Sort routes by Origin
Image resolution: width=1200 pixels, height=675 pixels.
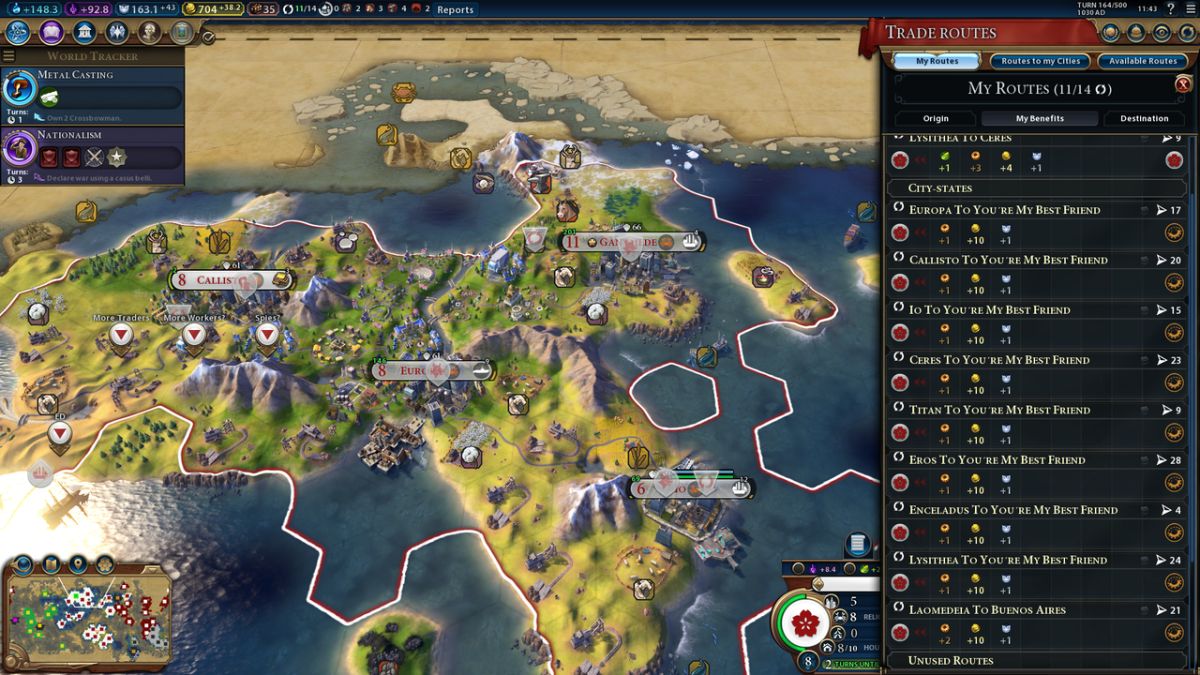pyautogui.click(x=935, y=118)
